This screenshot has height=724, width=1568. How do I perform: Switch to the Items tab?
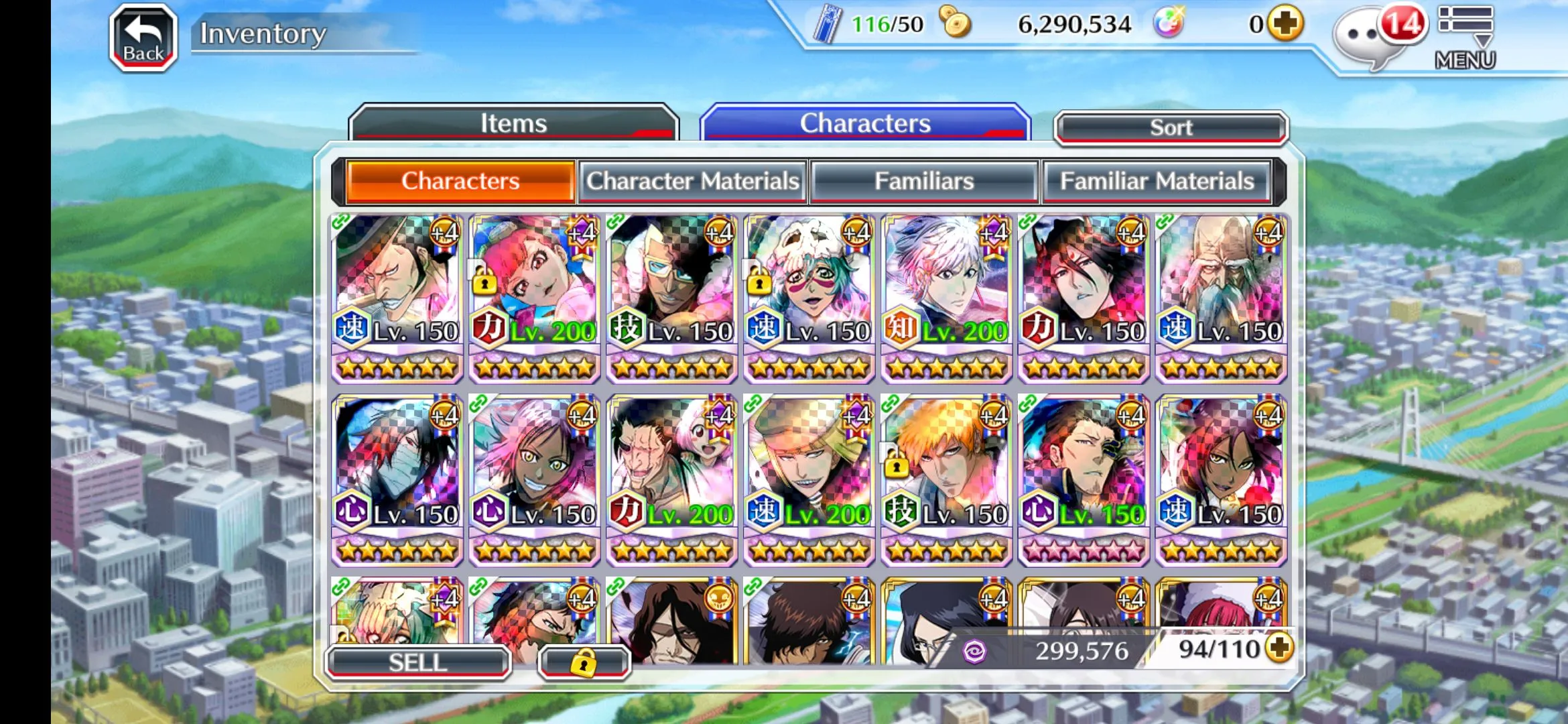[513, 123]
